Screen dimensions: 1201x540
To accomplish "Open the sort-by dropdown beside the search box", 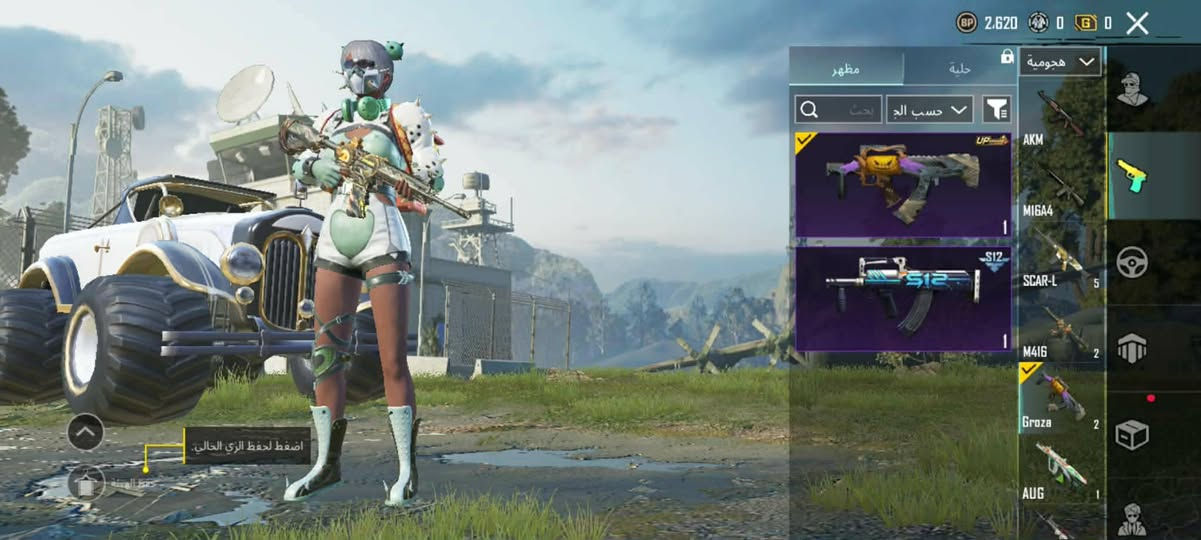I will pyautogui.click(x=930, y=109).
